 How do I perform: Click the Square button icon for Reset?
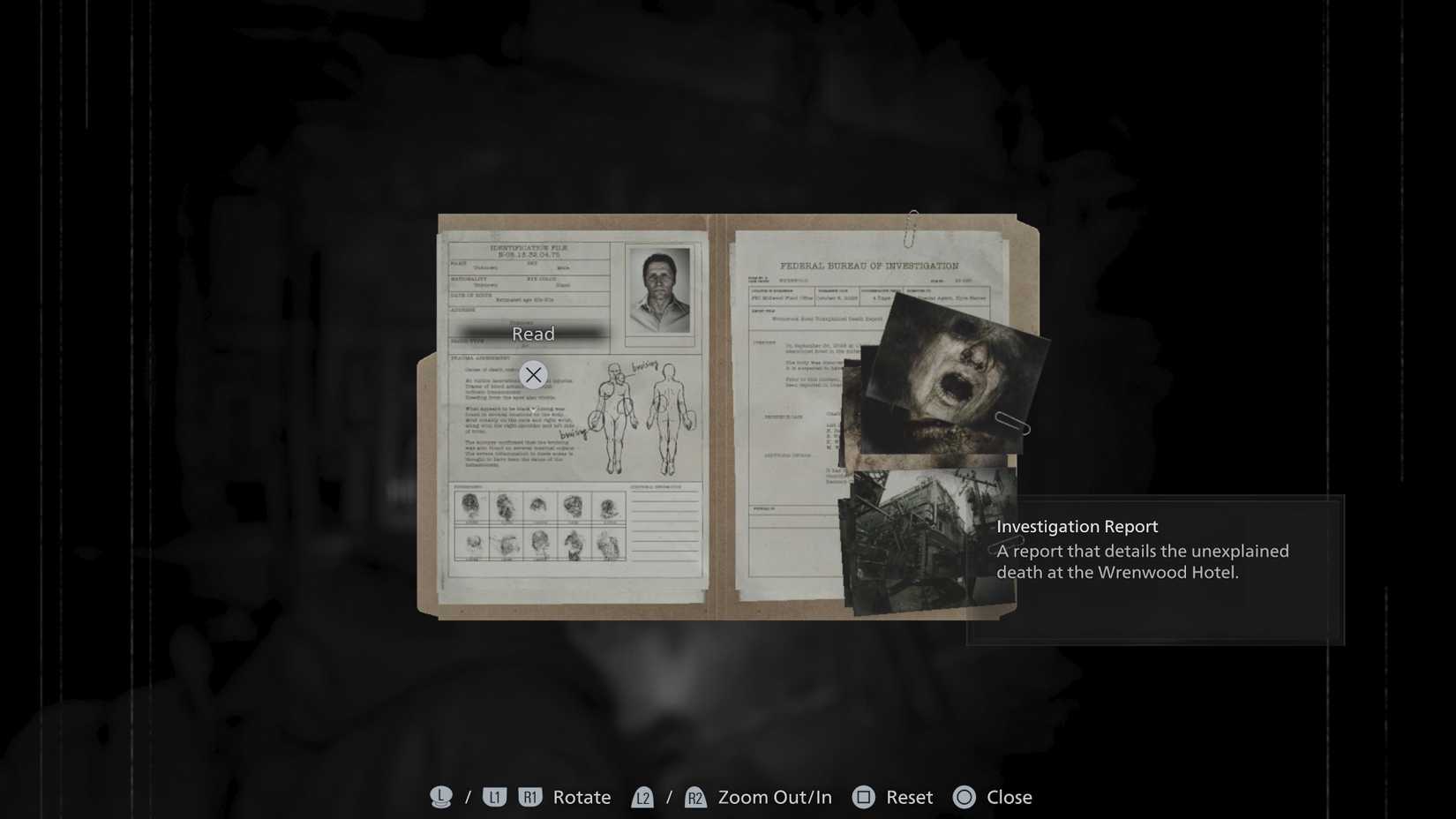coord(863,797)
